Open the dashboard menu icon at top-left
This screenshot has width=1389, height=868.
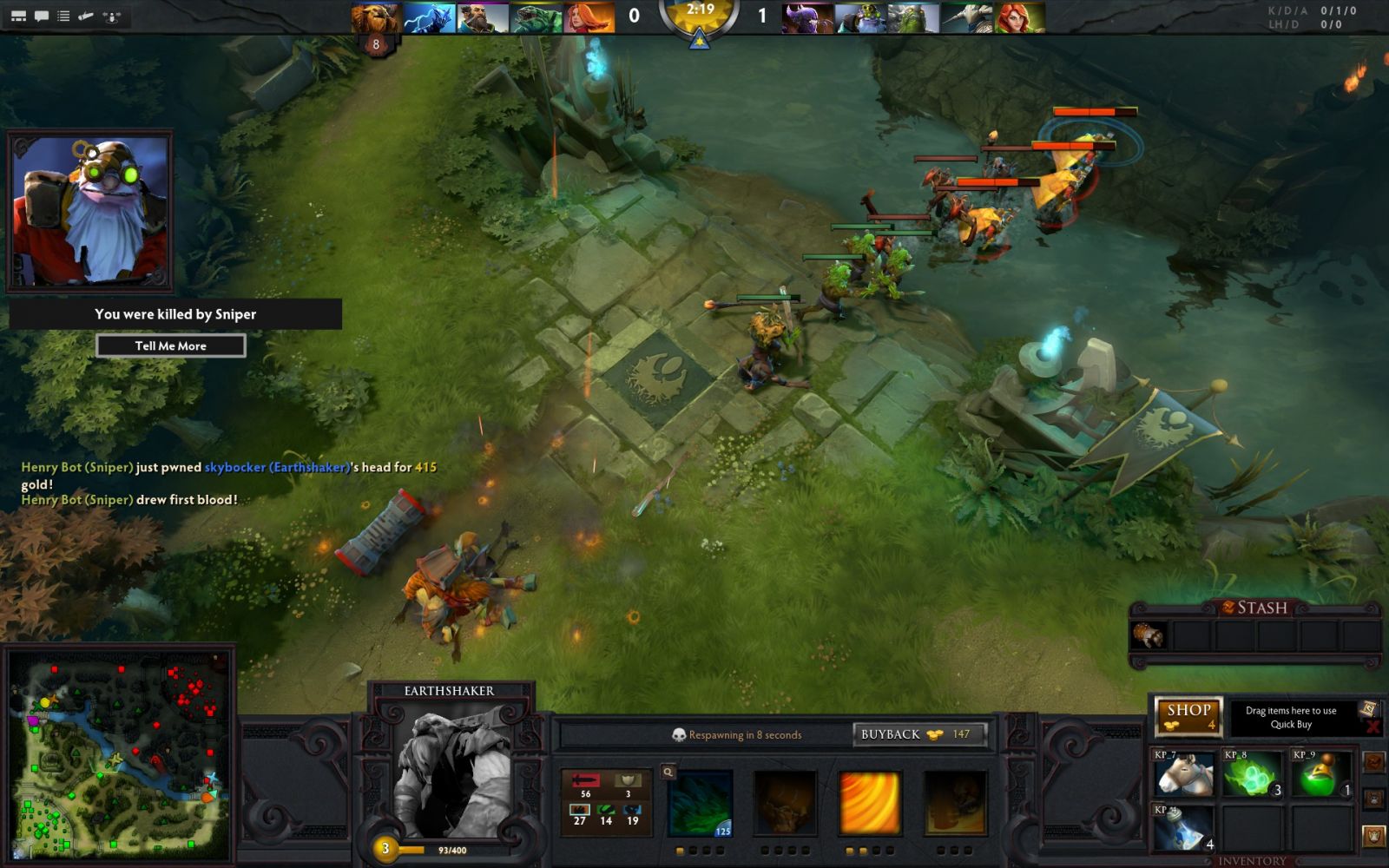click(x=18, y=16)
